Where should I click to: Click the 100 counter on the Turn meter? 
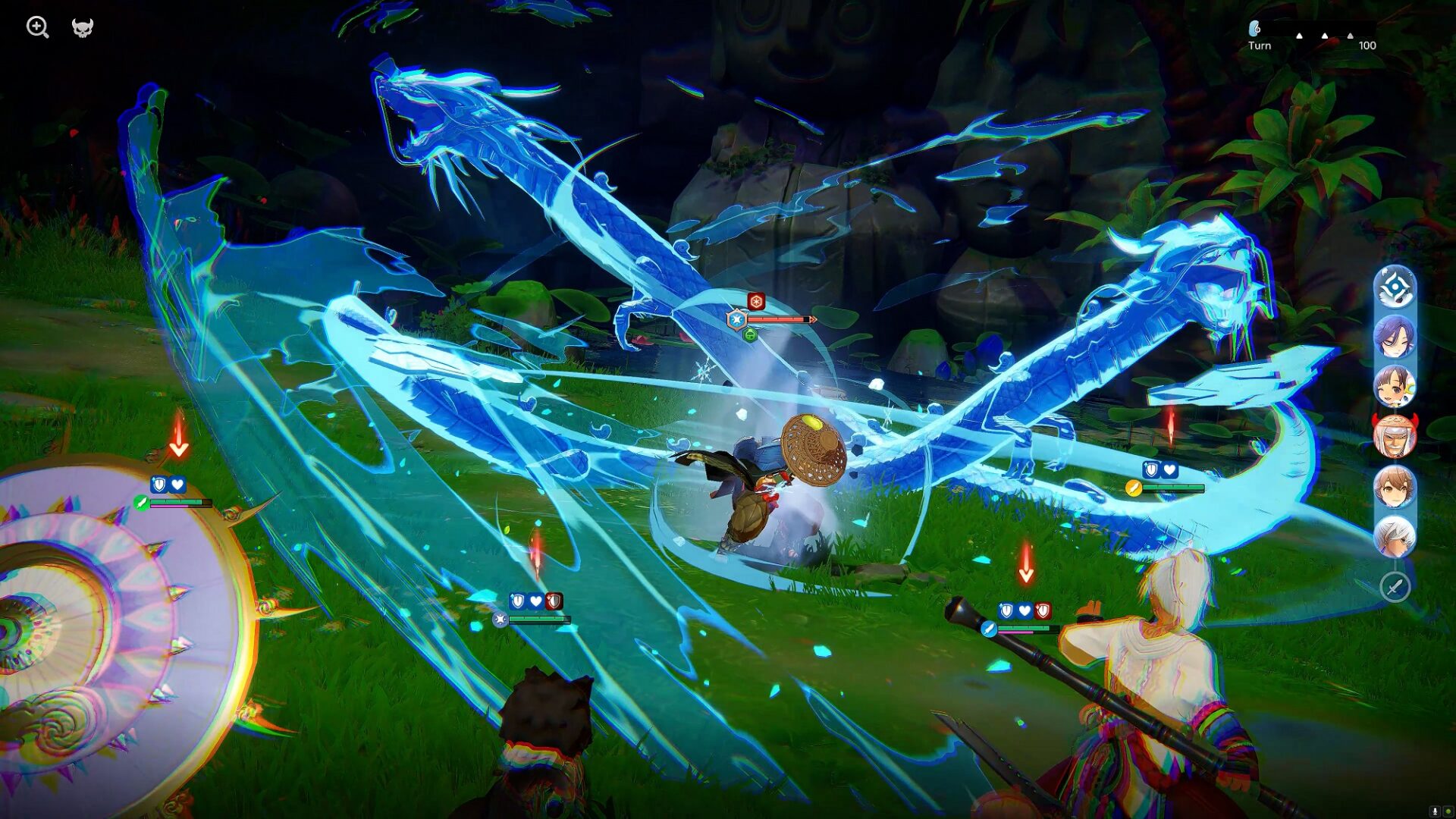point(1367,45)
